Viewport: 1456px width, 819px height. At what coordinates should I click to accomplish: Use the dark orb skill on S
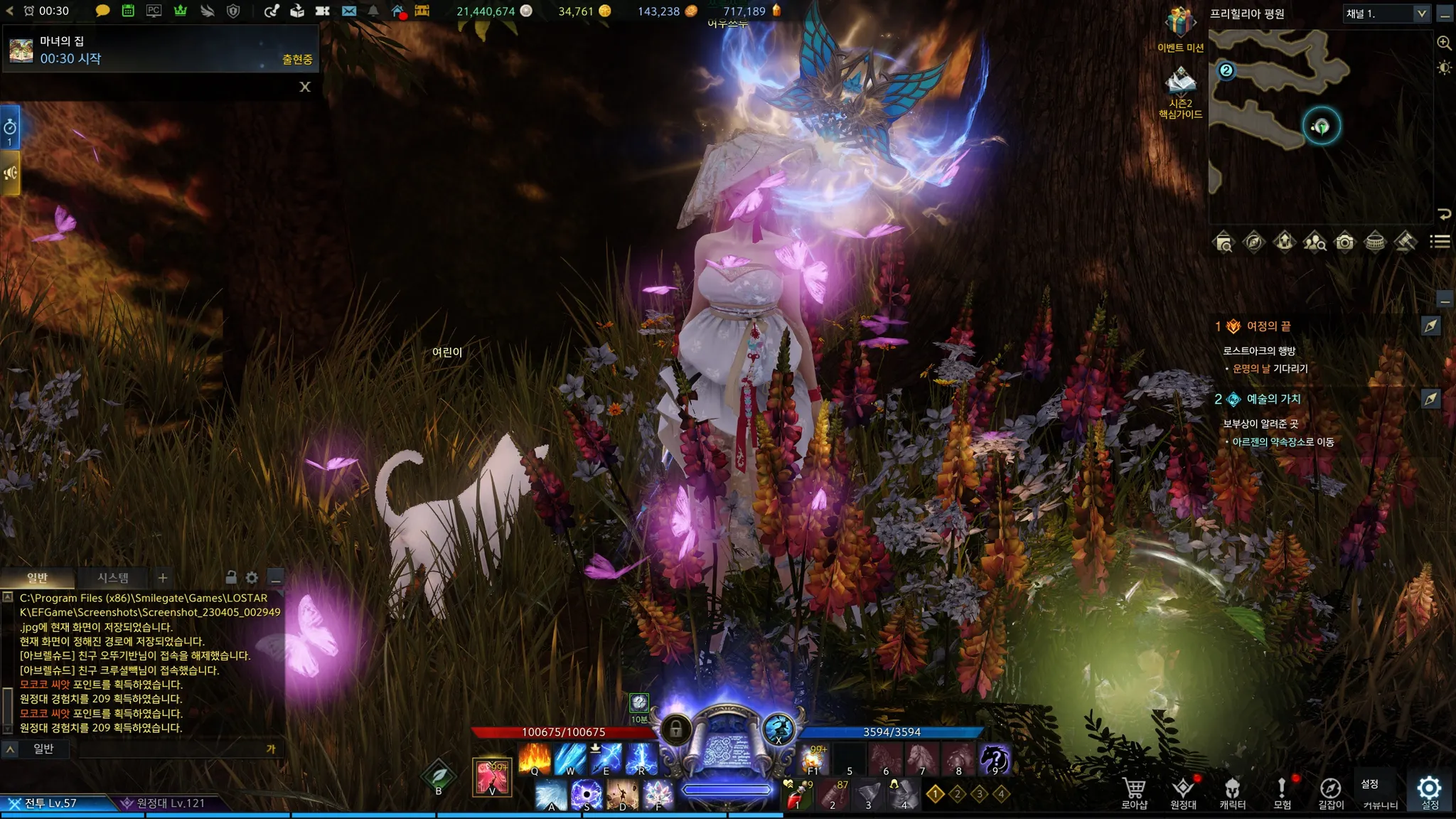[x=587, y=795]
